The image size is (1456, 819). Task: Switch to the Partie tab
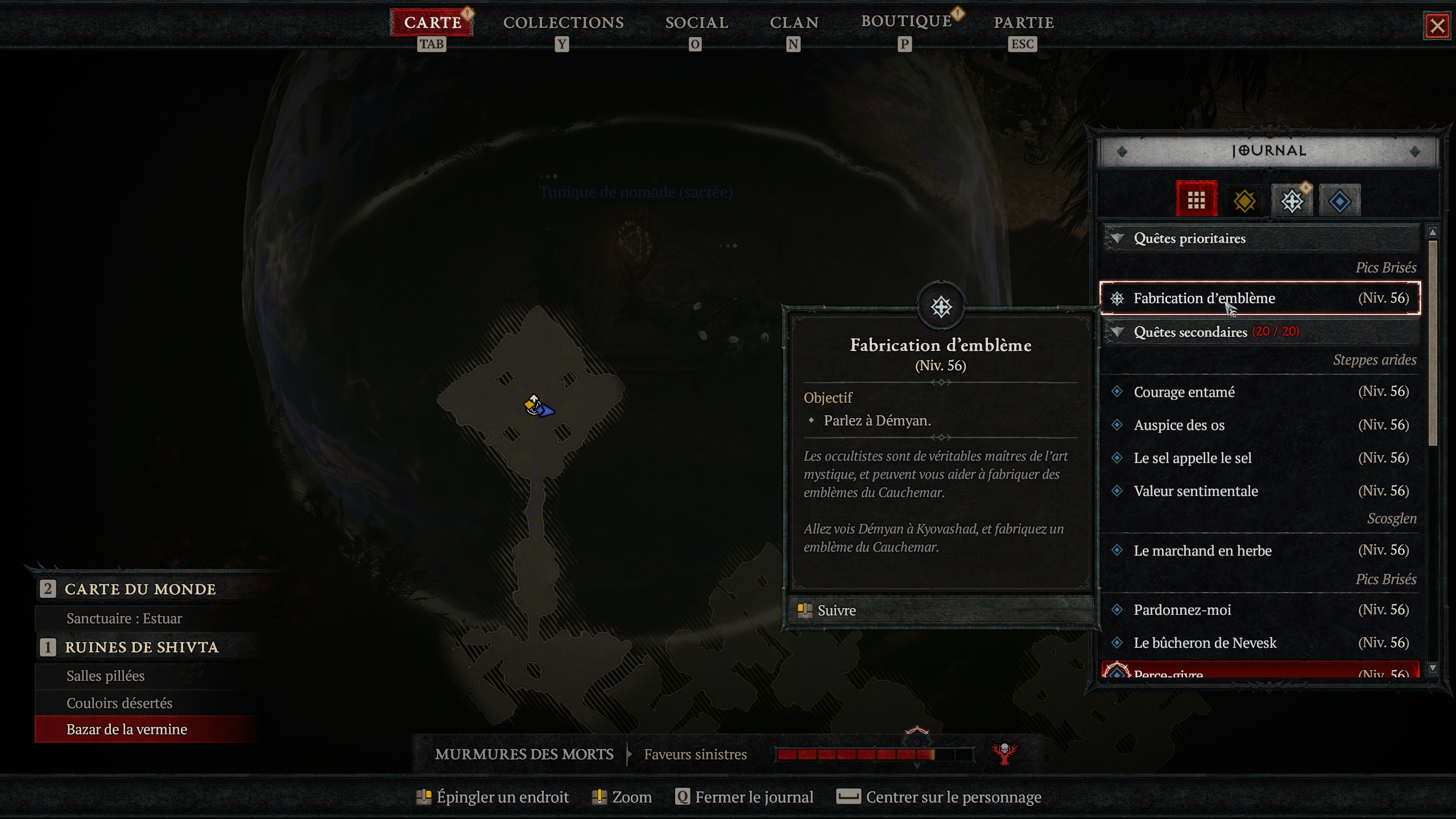[1023, 23]
